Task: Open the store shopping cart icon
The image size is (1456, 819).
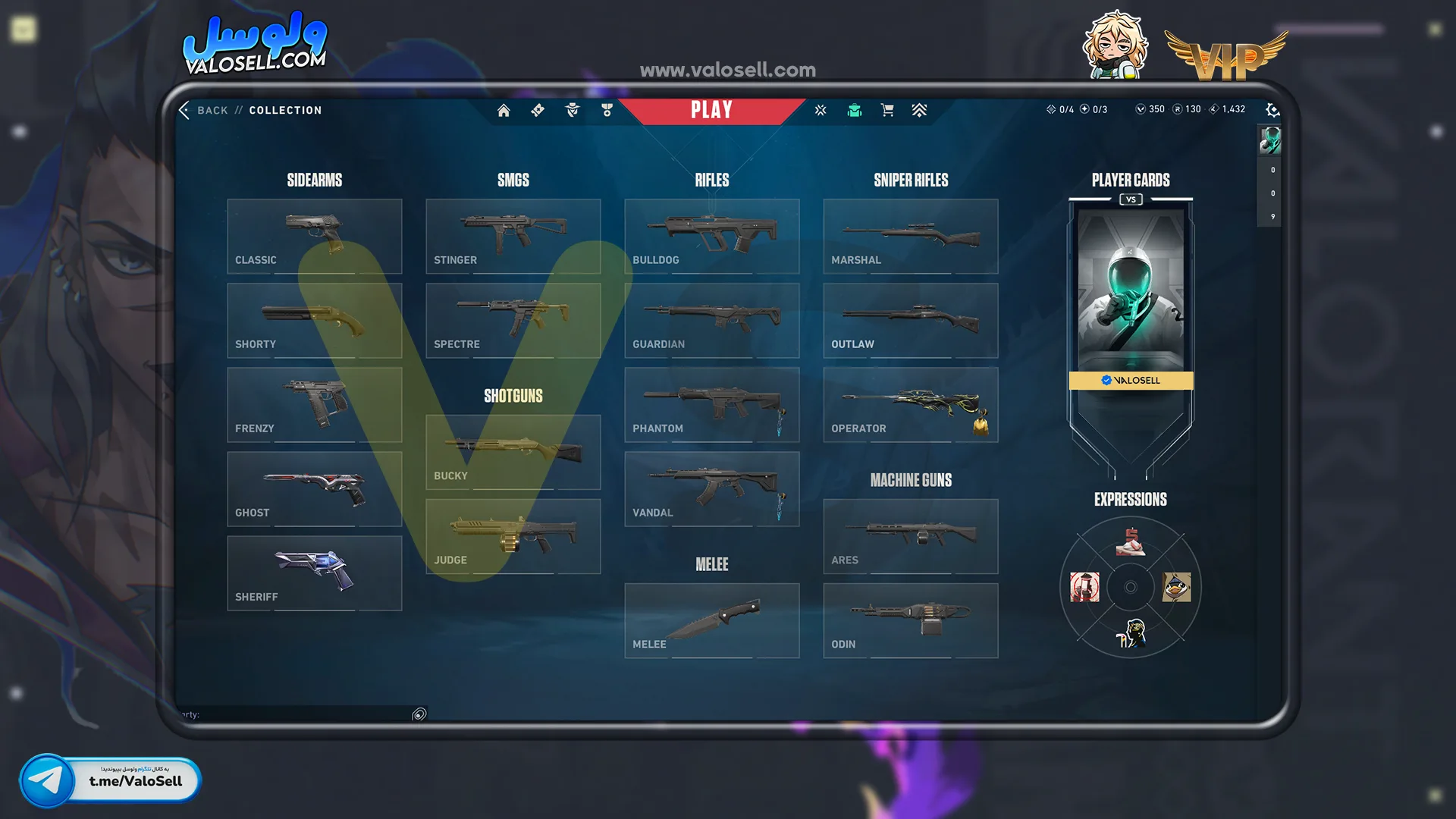Action: [887, 111]
